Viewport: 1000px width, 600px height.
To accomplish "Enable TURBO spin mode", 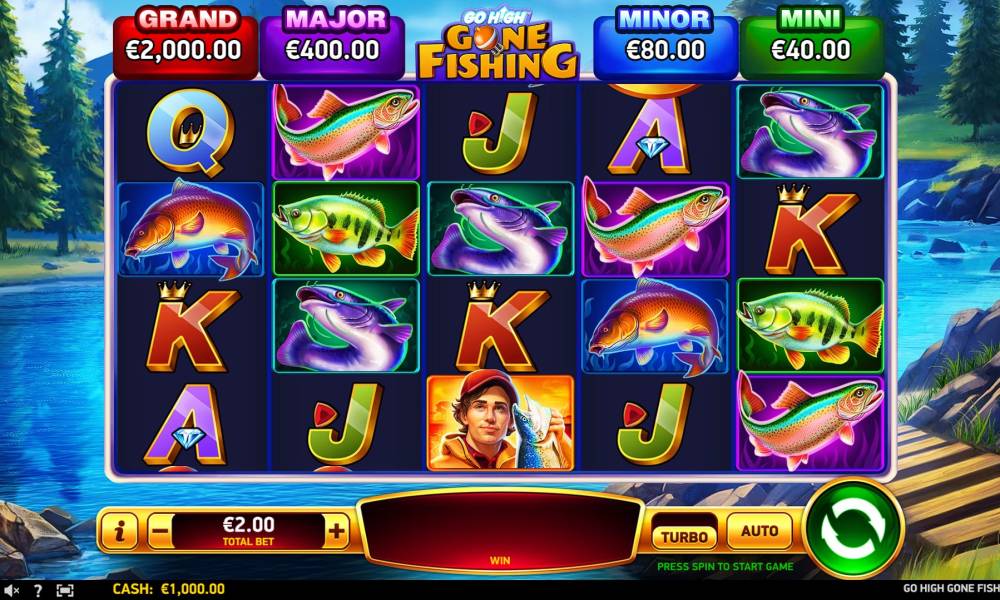I will [684, 536].
